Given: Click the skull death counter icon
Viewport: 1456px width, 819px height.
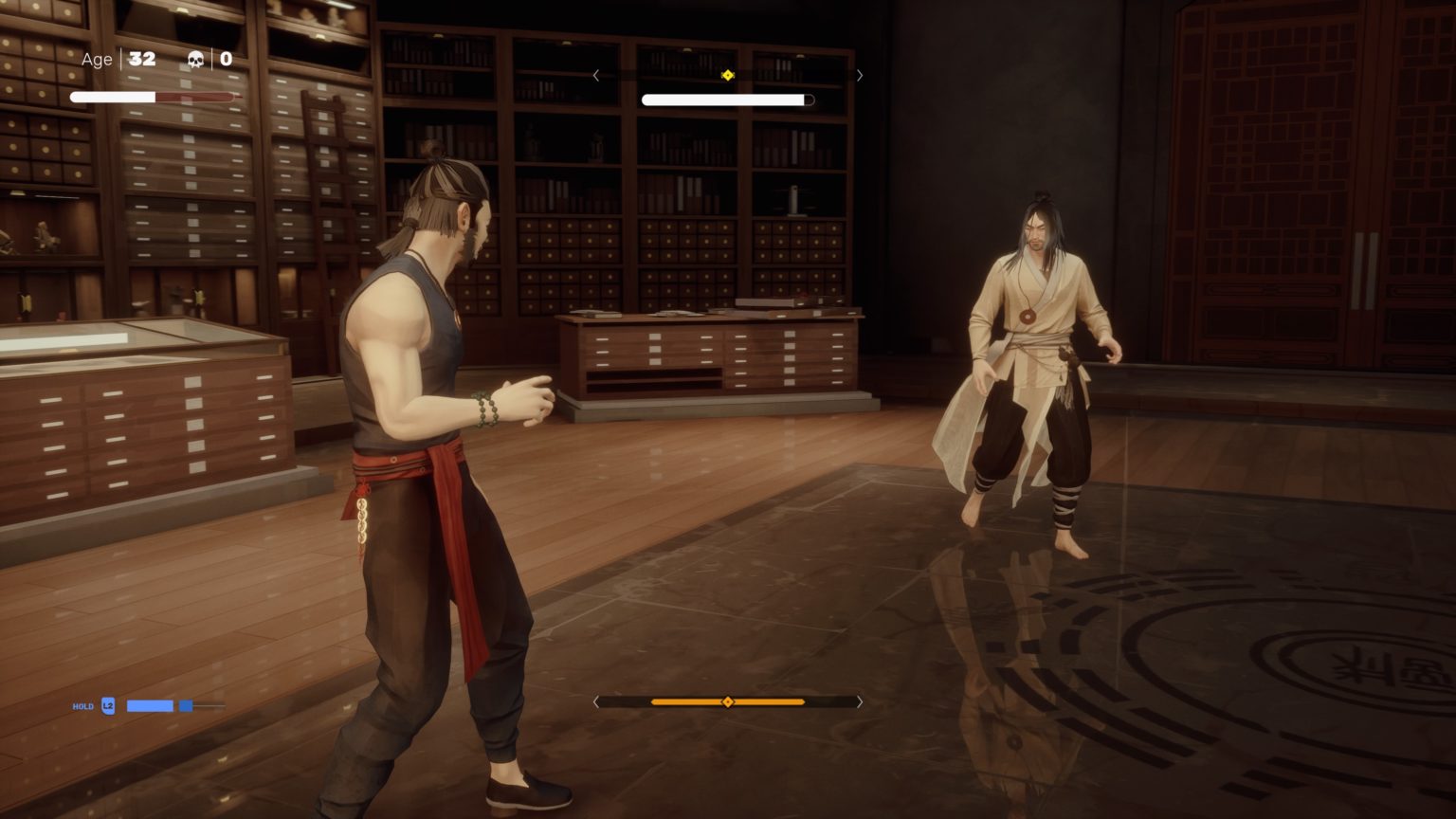Looking at the screenshot, I should tap(195, 59).
